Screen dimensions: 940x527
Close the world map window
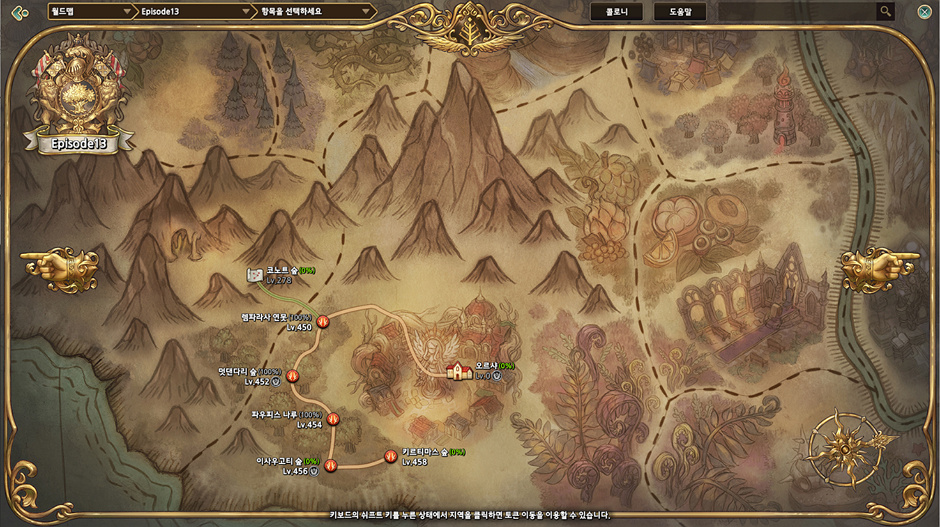click(x=924, y=12)
